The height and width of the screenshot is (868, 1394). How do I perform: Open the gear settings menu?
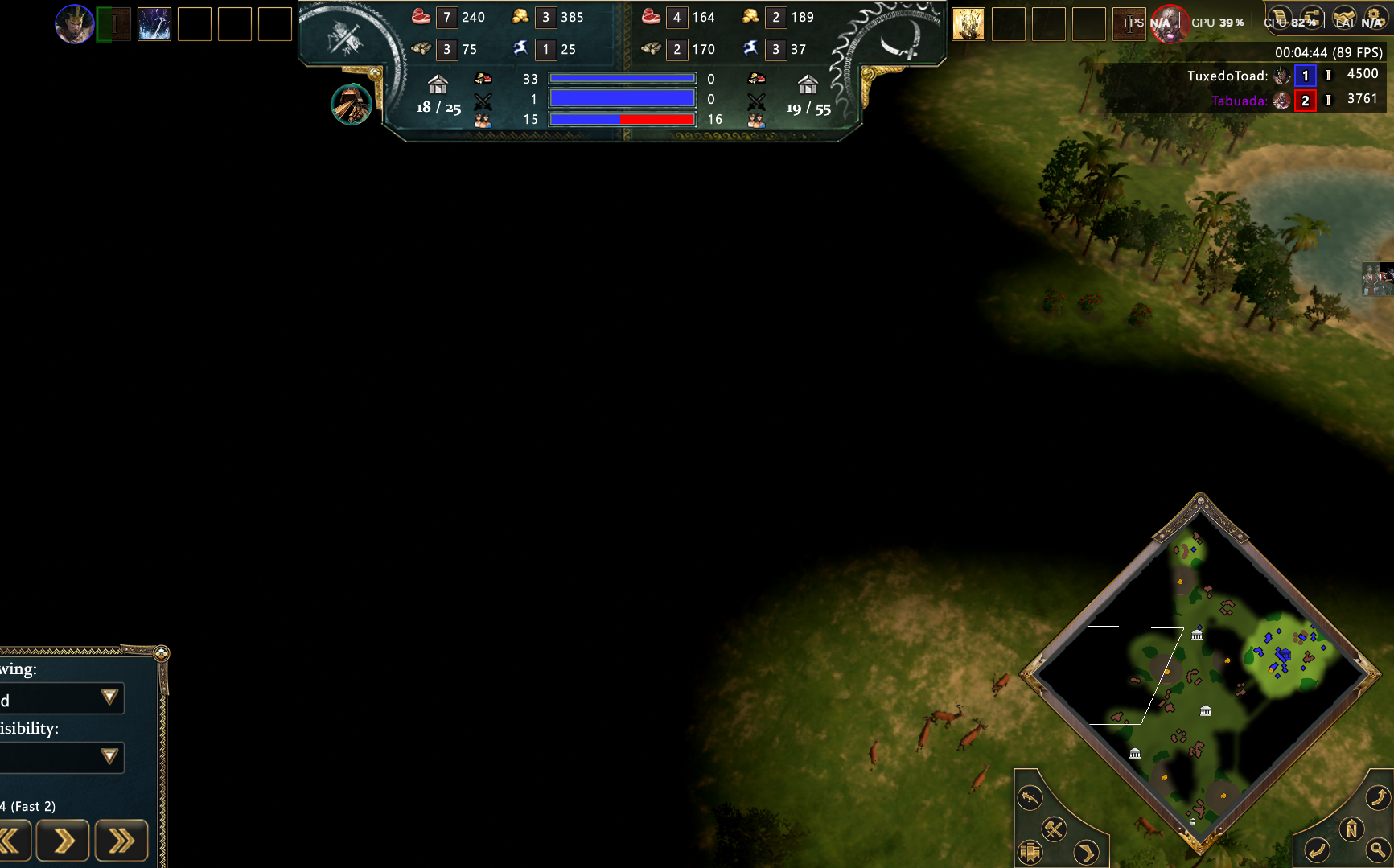pyautogui.click(x=1375, y=19)
